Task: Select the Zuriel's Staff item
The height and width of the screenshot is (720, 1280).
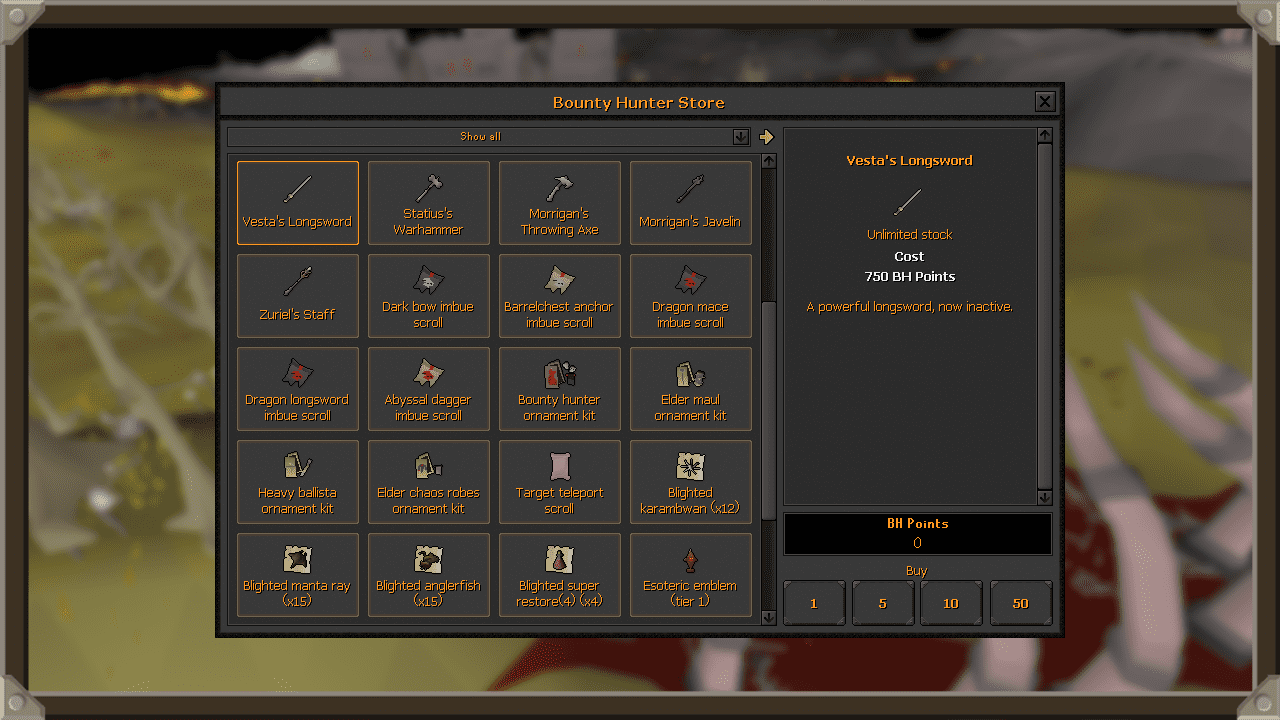Action: pos(297,296)
